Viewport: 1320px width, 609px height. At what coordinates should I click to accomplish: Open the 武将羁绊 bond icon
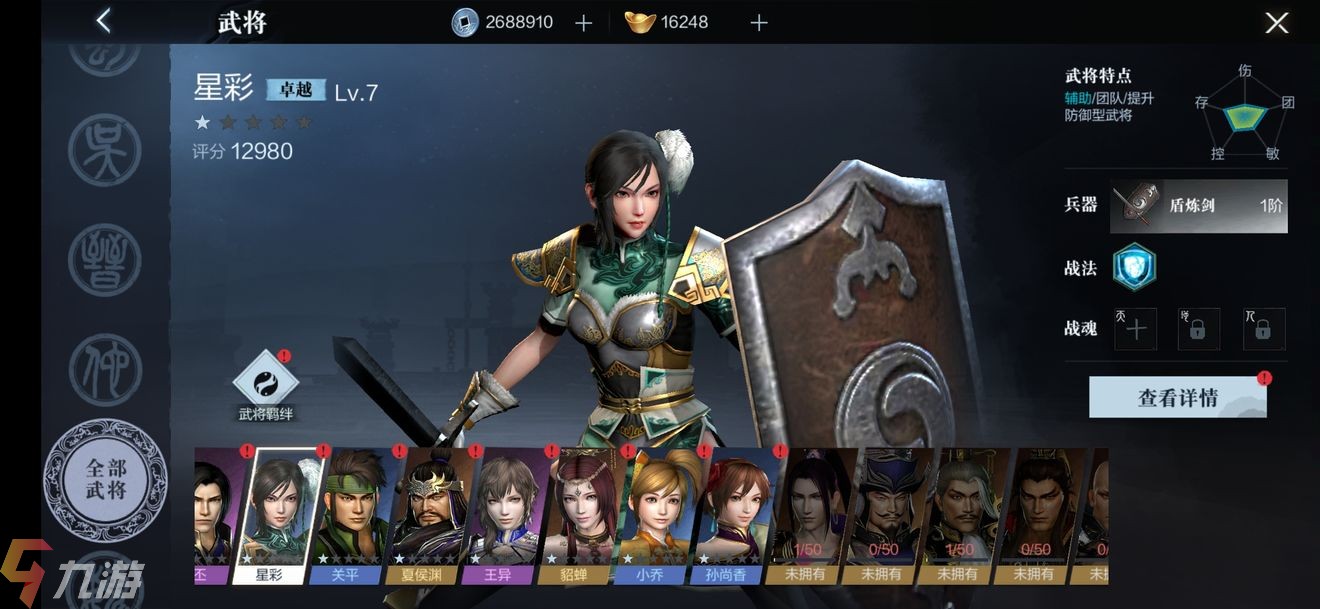[265, 381]
